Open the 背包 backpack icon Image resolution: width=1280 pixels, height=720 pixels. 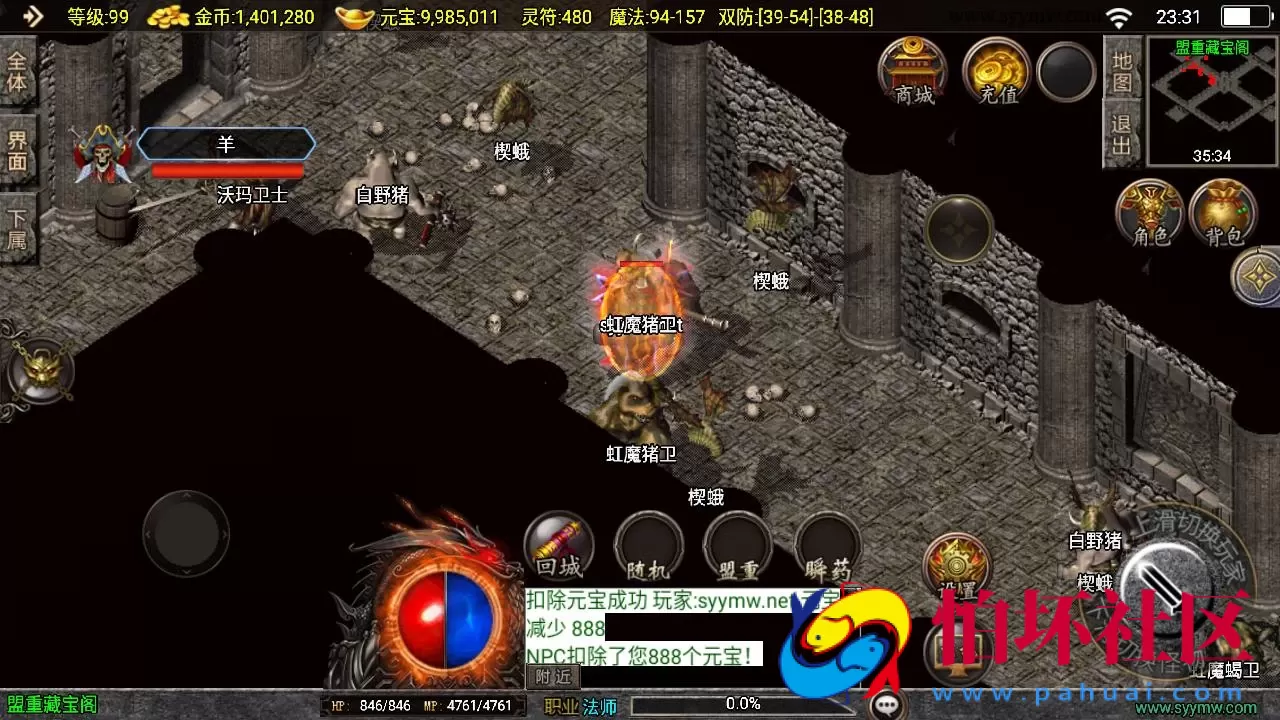1223,213
